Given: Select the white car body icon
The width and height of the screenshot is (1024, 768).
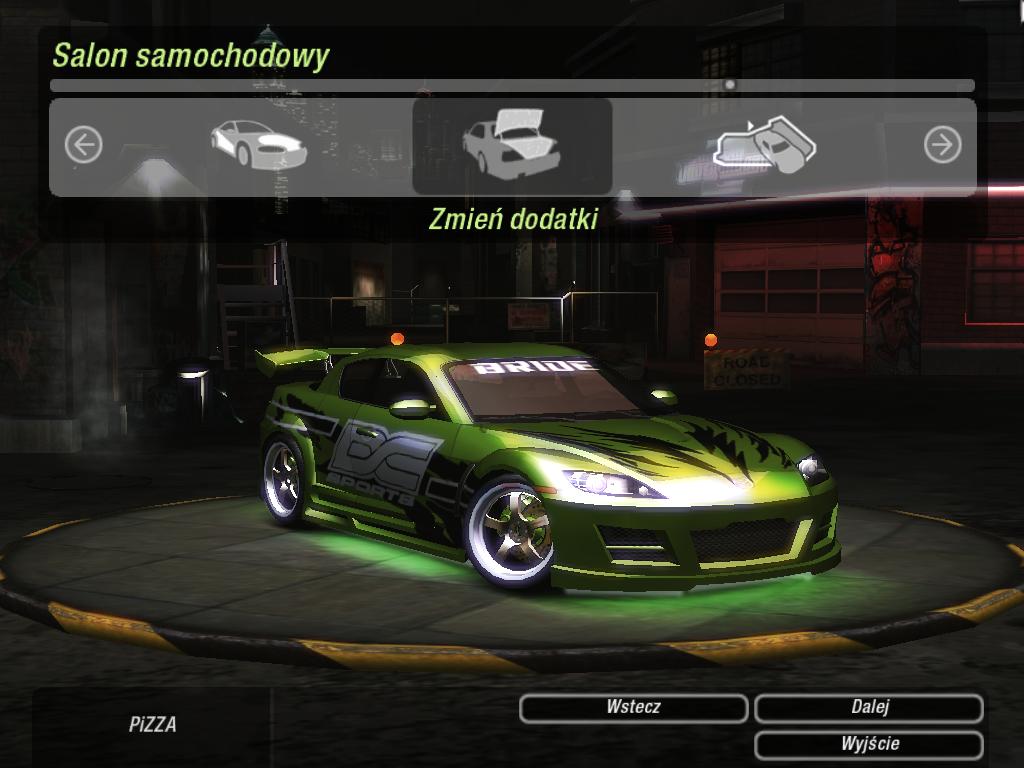Looking at the screenshot, I should click(x=257, y=145).
